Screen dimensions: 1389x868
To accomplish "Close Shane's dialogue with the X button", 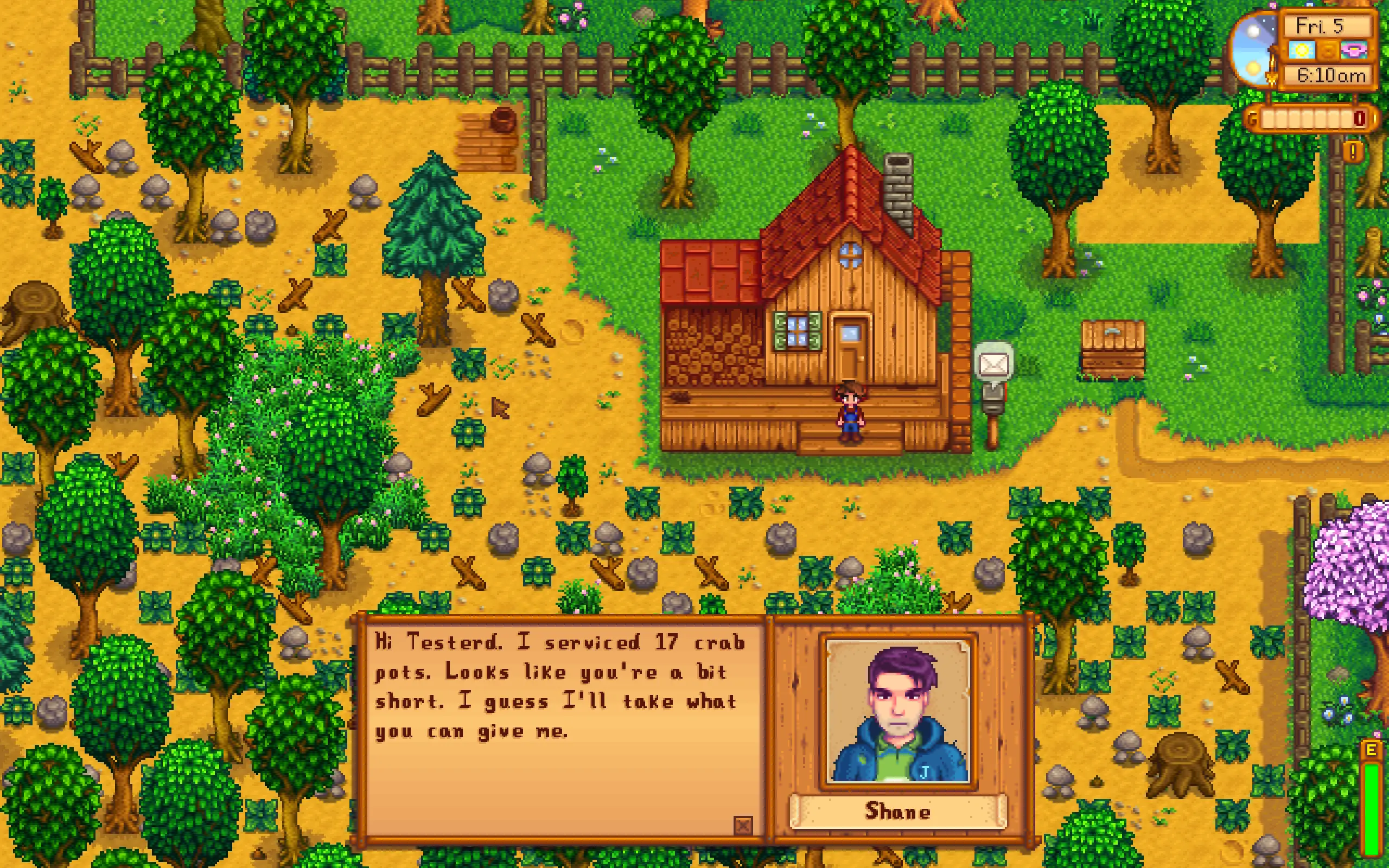I will 743,826.
